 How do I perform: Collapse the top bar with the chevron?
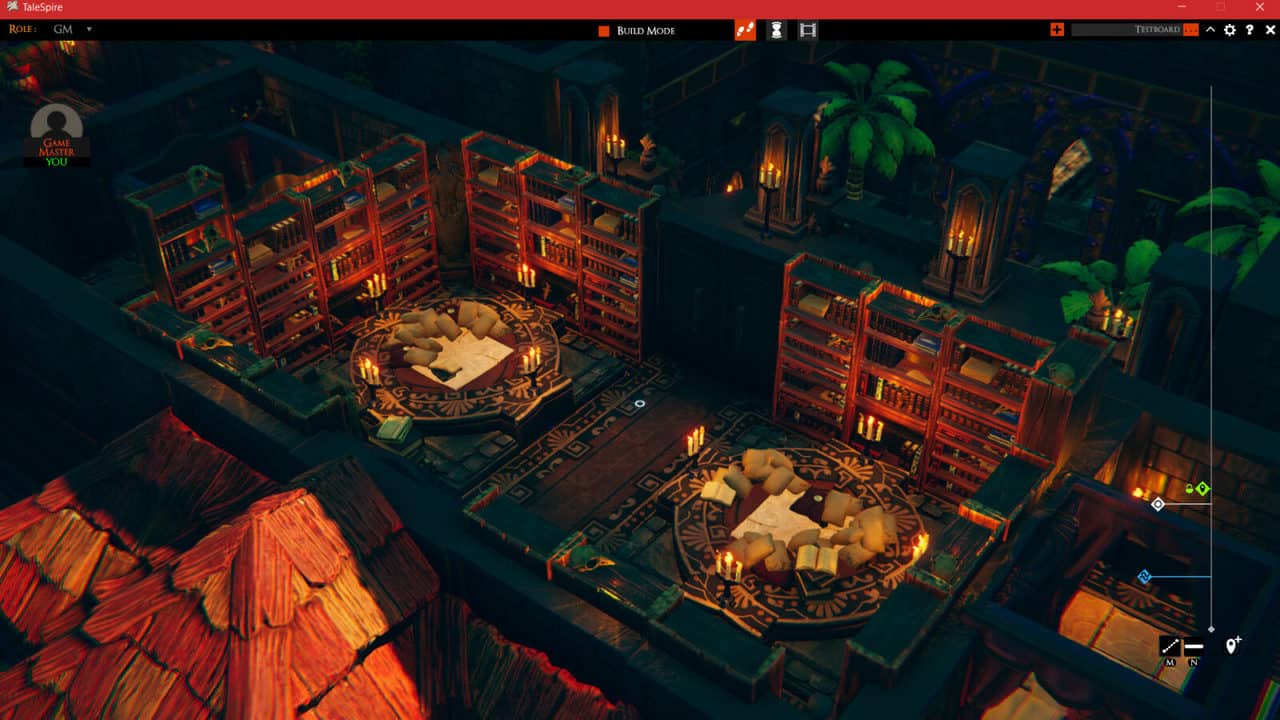click(x=1211, y=30)
